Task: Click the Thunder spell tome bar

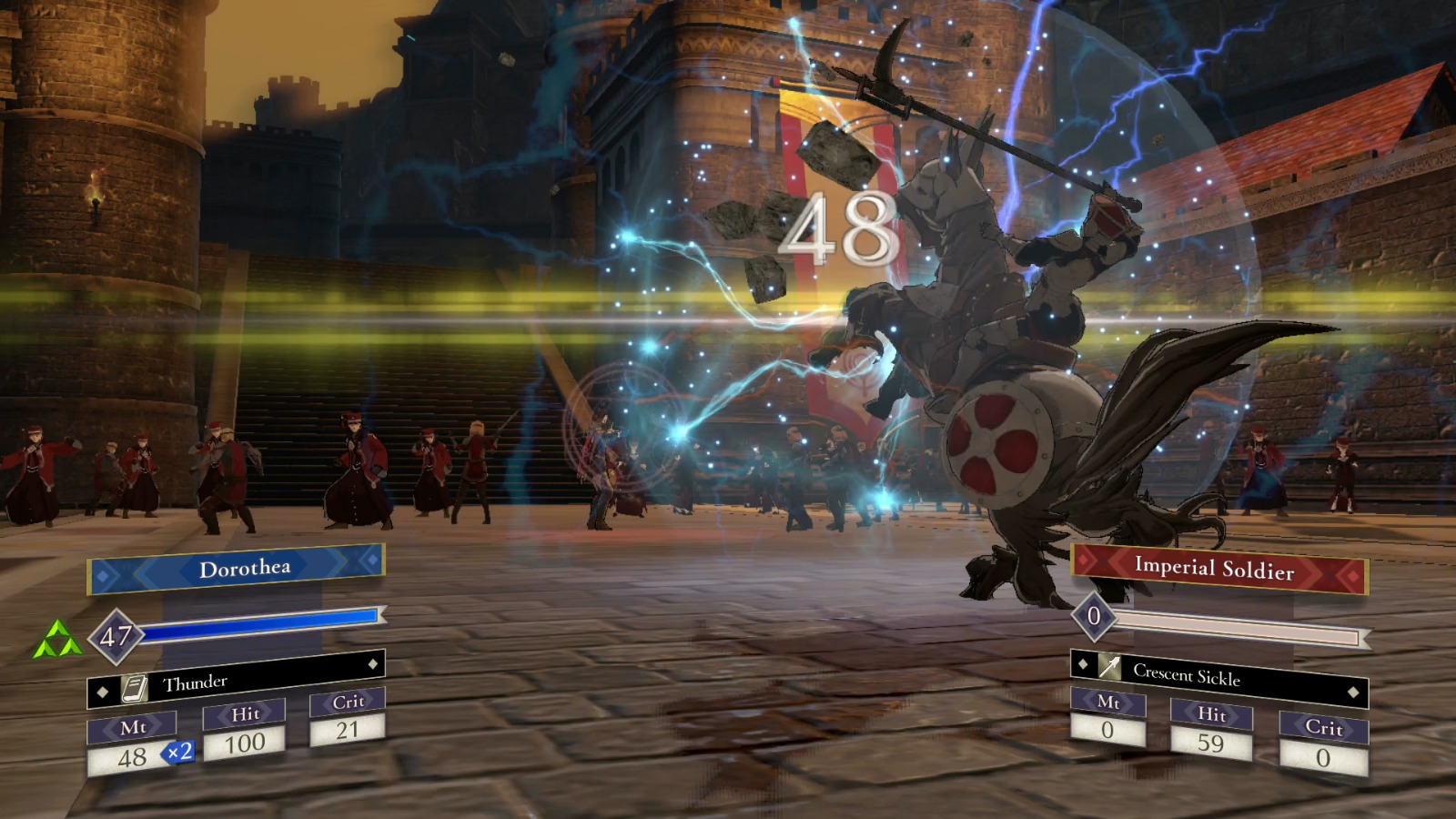Action: point(237,680)
